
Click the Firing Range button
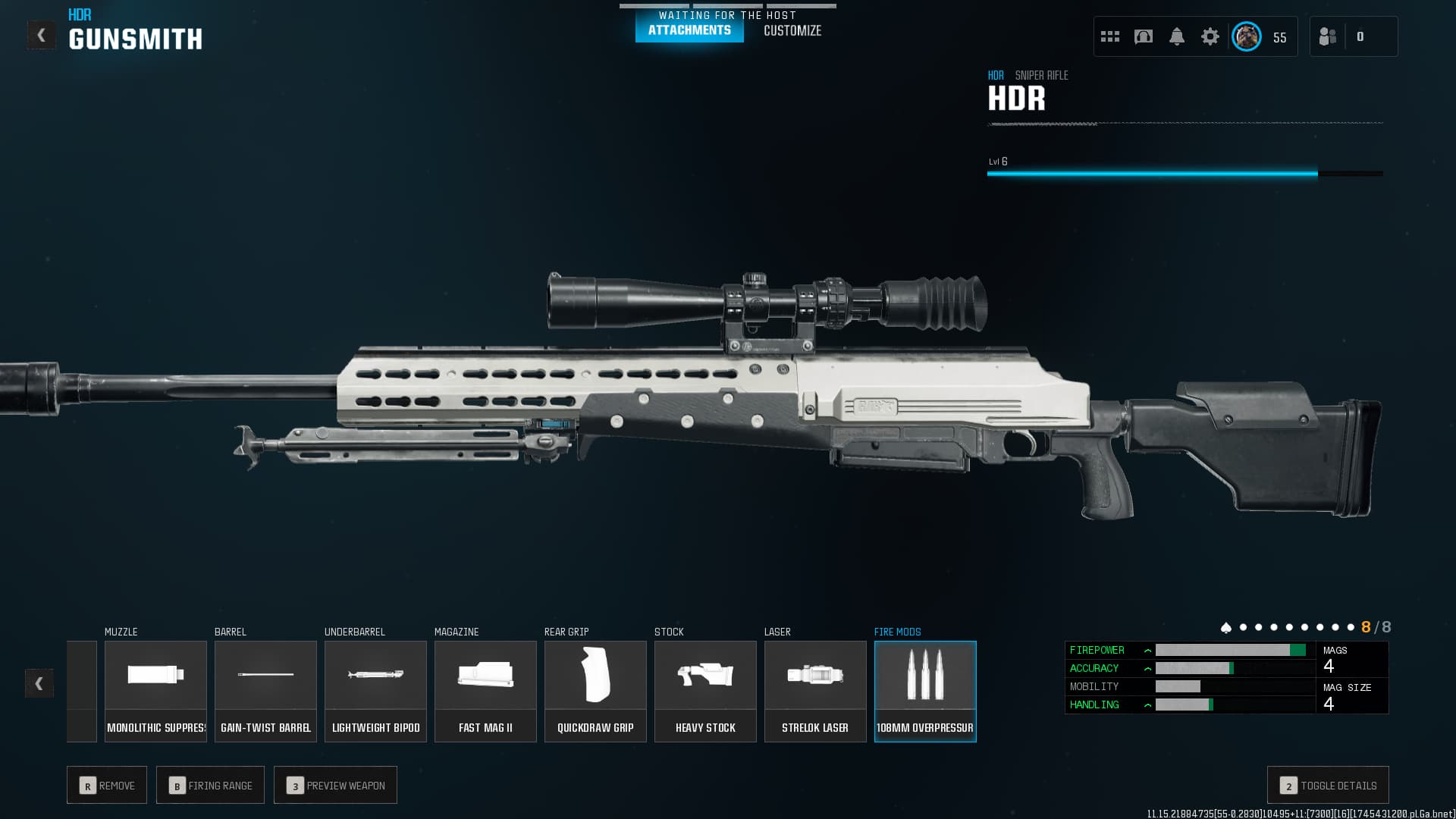tap(210, 785)
